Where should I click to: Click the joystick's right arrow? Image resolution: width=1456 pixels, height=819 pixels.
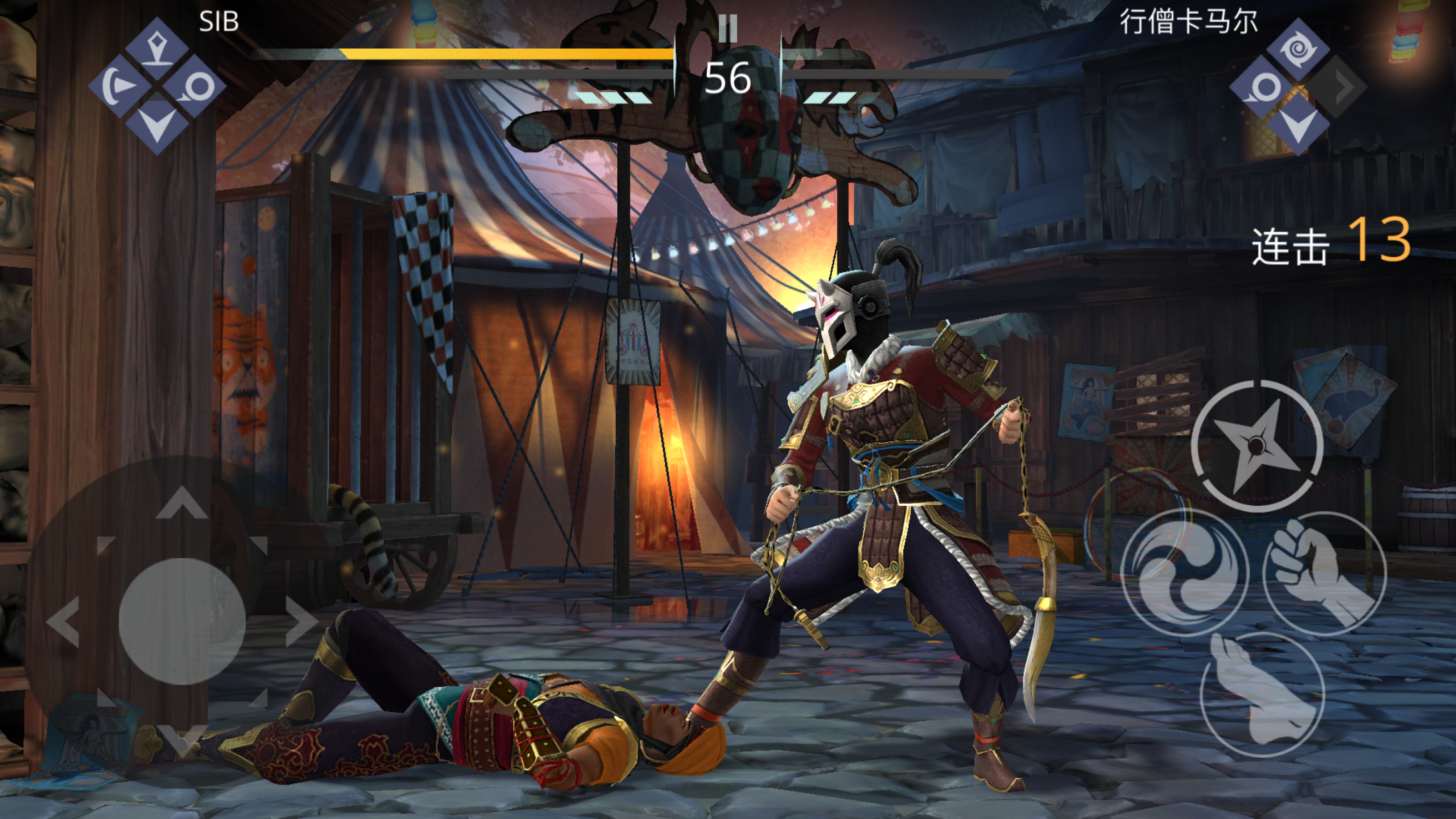point(301,621)
